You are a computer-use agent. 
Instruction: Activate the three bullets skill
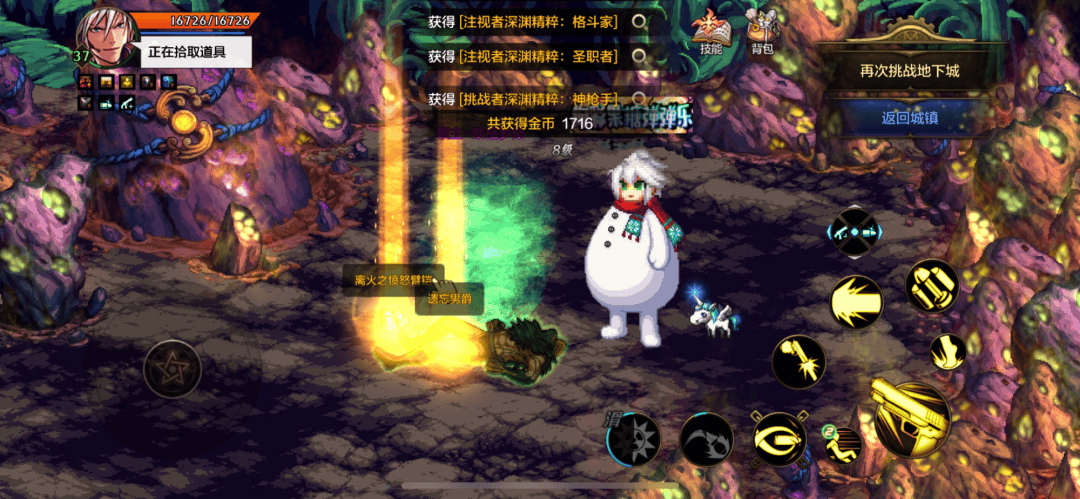pos(932,286)
